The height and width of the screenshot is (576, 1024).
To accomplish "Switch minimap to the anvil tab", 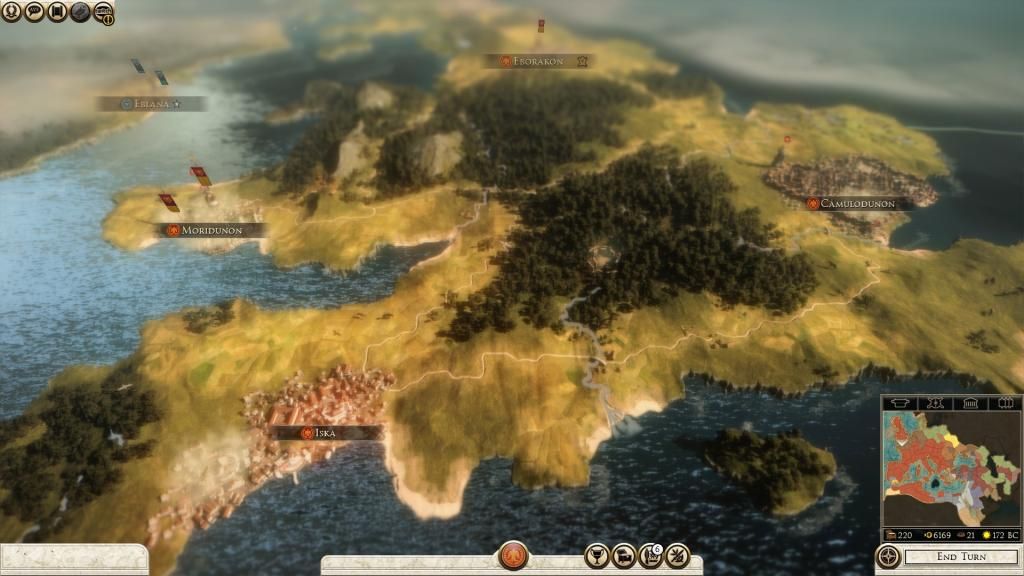I will pyautogui.click(x=901, y=402).
